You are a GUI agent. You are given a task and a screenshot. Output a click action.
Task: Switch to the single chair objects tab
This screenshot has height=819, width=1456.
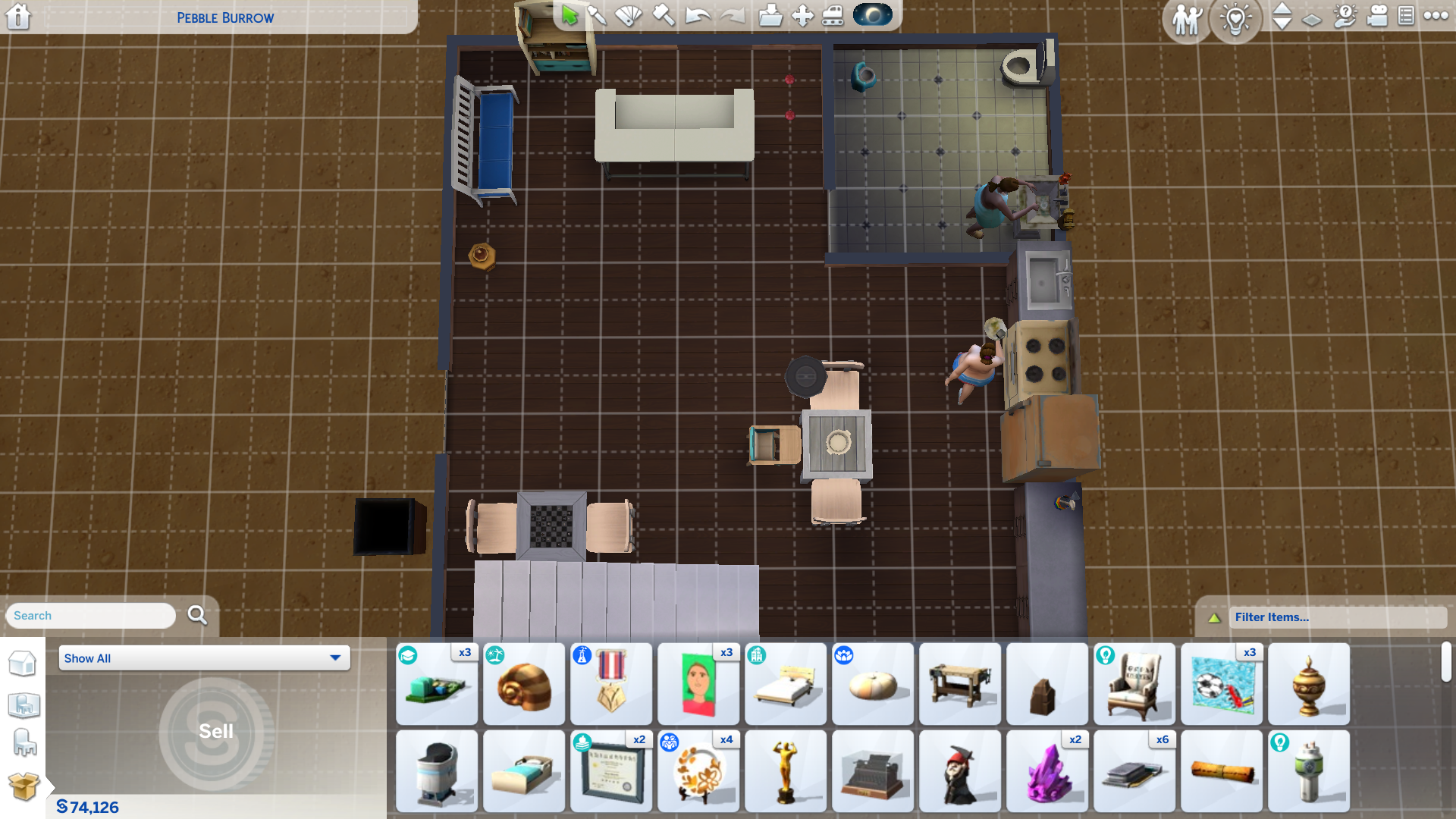click(x=24, y=743)
